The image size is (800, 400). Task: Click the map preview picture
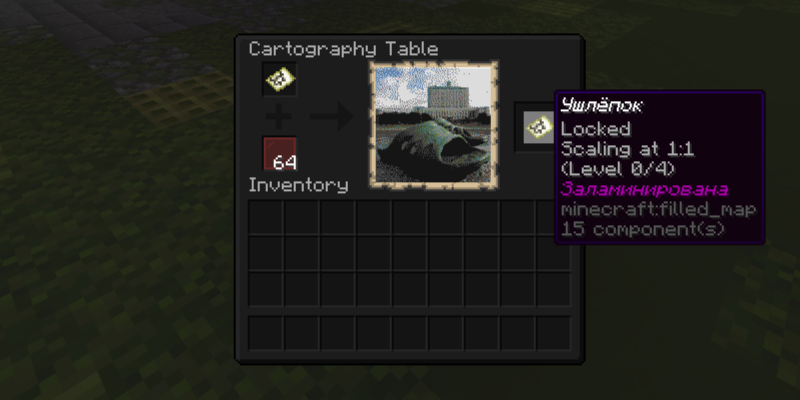pos(435,125)
